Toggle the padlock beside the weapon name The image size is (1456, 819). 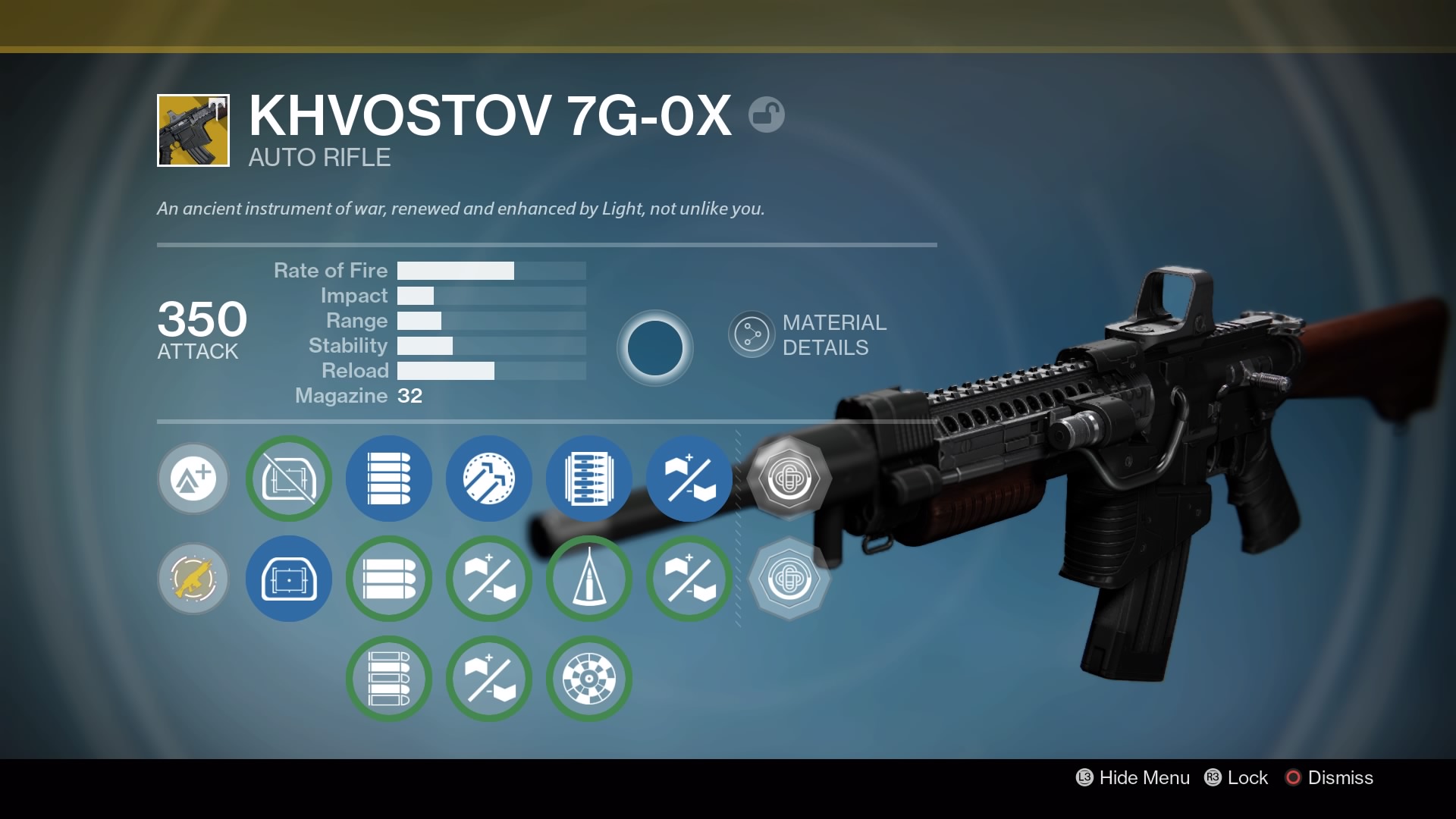pos(767,115)
